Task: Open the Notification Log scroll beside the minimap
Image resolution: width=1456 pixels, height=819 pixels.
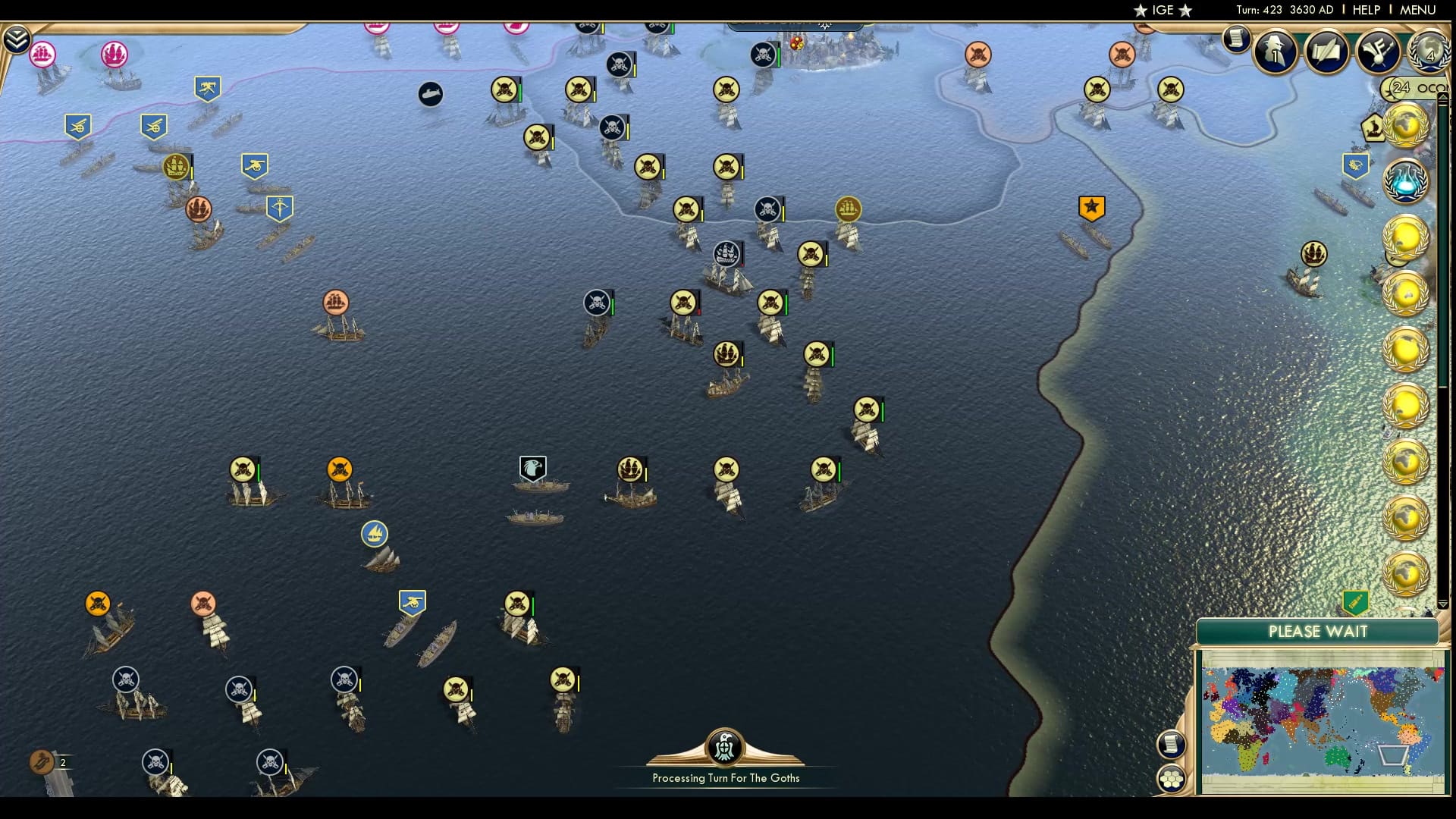Action: point(1172,744)
